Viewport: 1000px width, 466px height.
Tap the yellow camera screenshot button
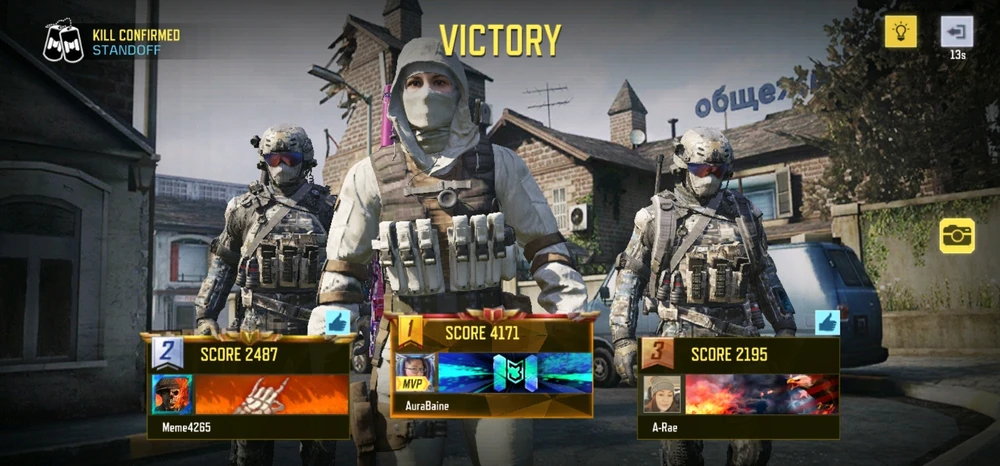(957, 235)
